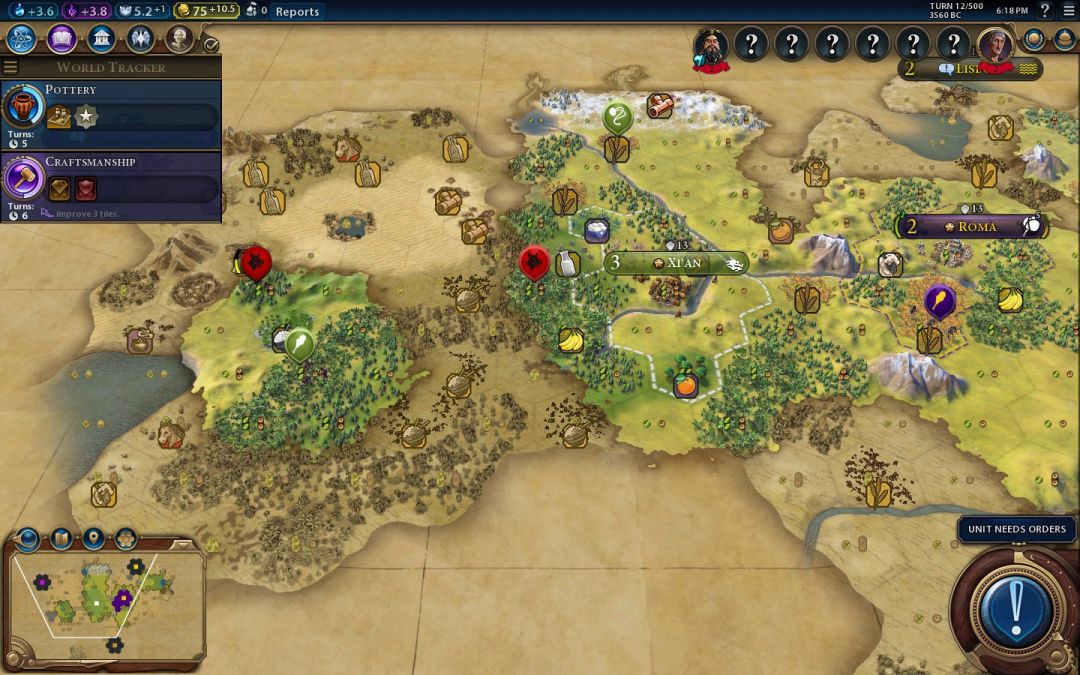
Task: Click on the minimap
Action: (100, 600)
